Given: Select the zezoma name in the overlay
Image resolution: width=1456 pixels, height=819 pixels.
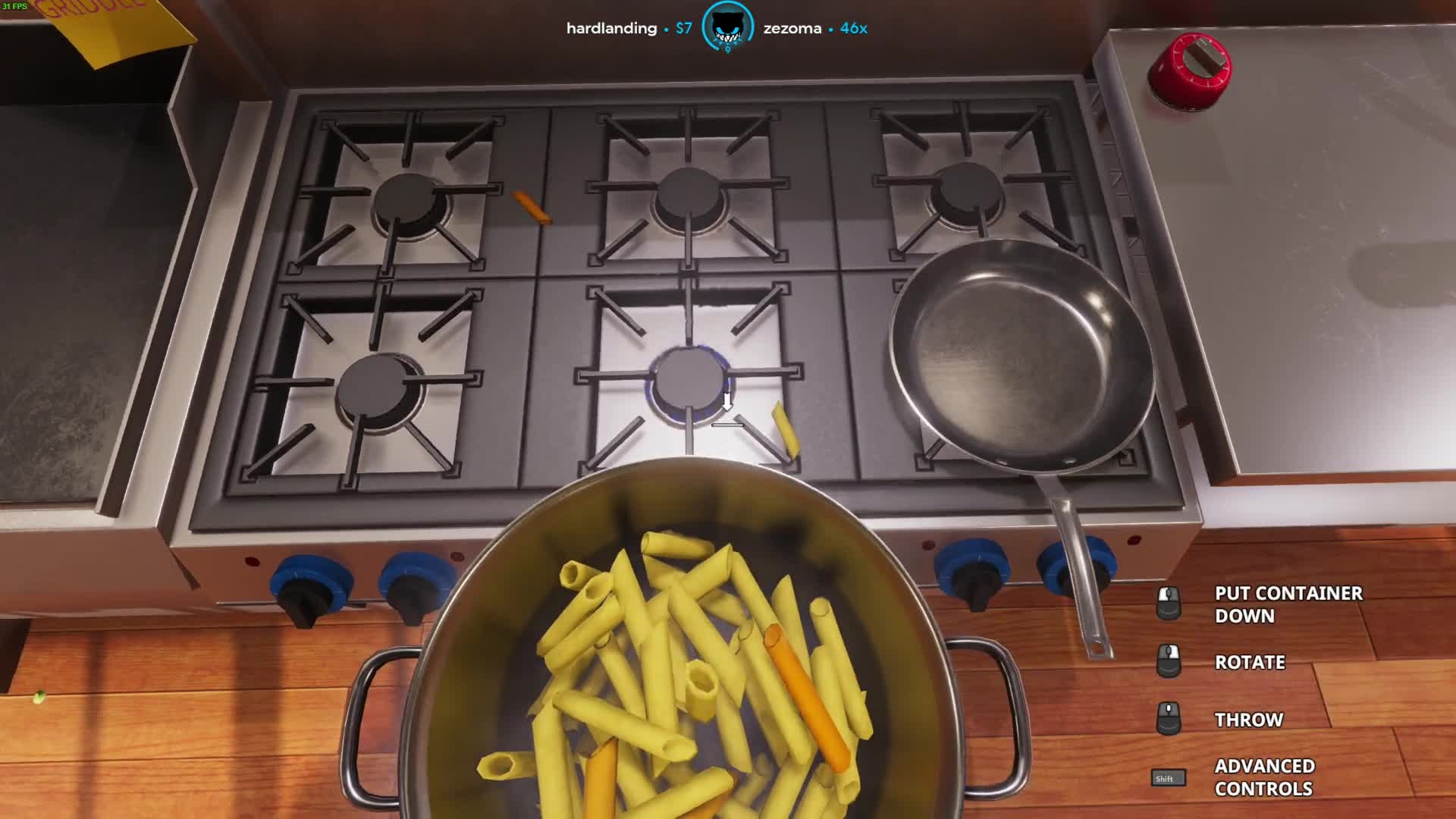Looking at the screenshot, I should tap(792, 29).
